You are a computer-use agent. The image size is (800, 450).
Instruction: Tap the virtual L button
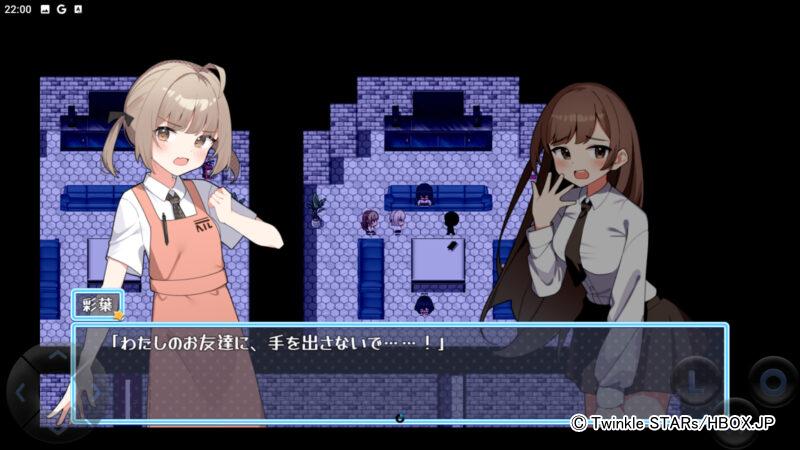click(695, 381)
